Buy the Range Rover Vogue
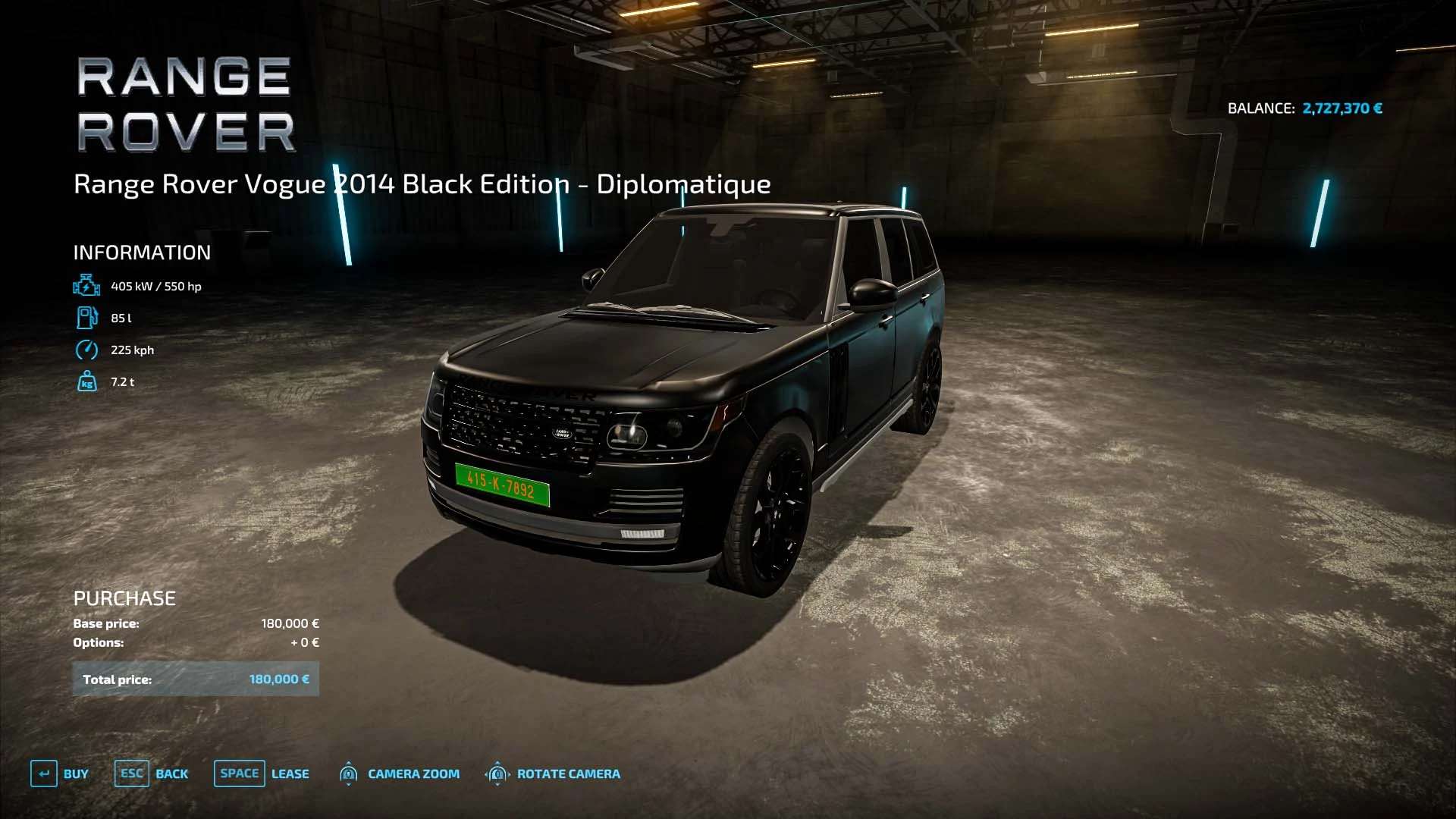1456x819 pixels. [60, 773]
